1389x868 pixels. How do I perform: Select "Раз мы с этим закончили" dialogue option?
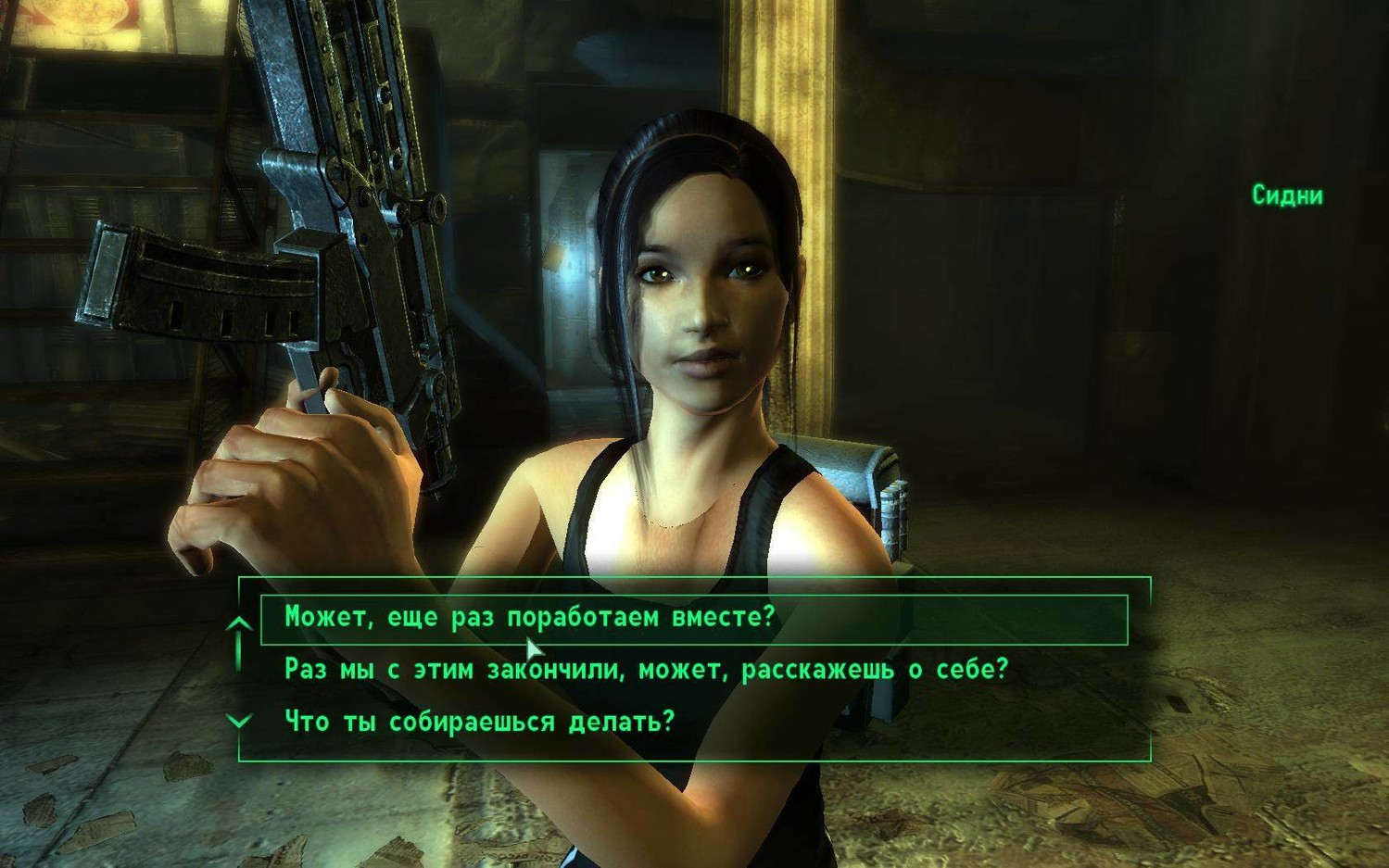click(645, 670)
